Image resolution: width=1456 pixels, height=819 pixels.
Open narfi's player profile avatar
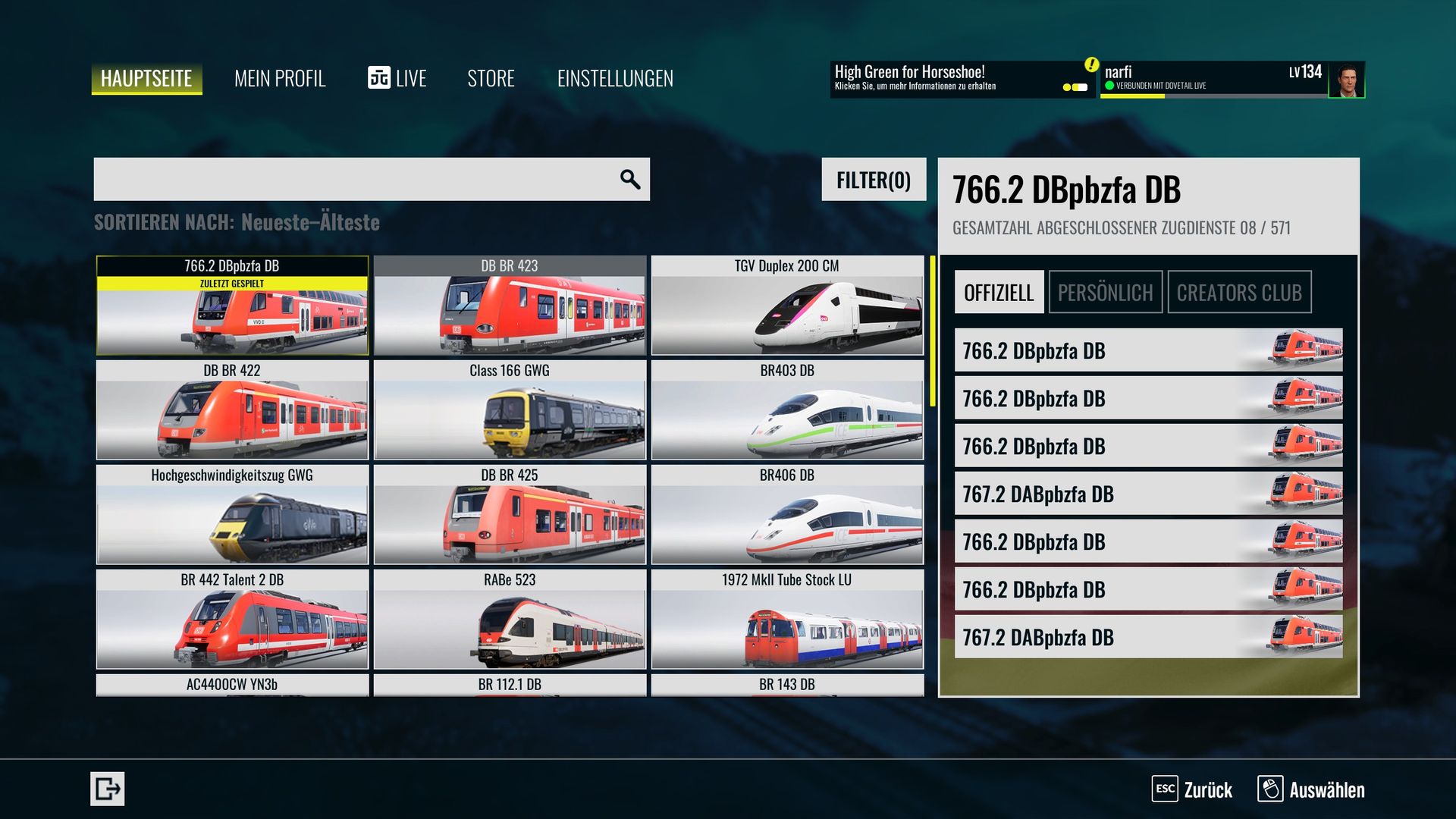(x=1346, y=80)
